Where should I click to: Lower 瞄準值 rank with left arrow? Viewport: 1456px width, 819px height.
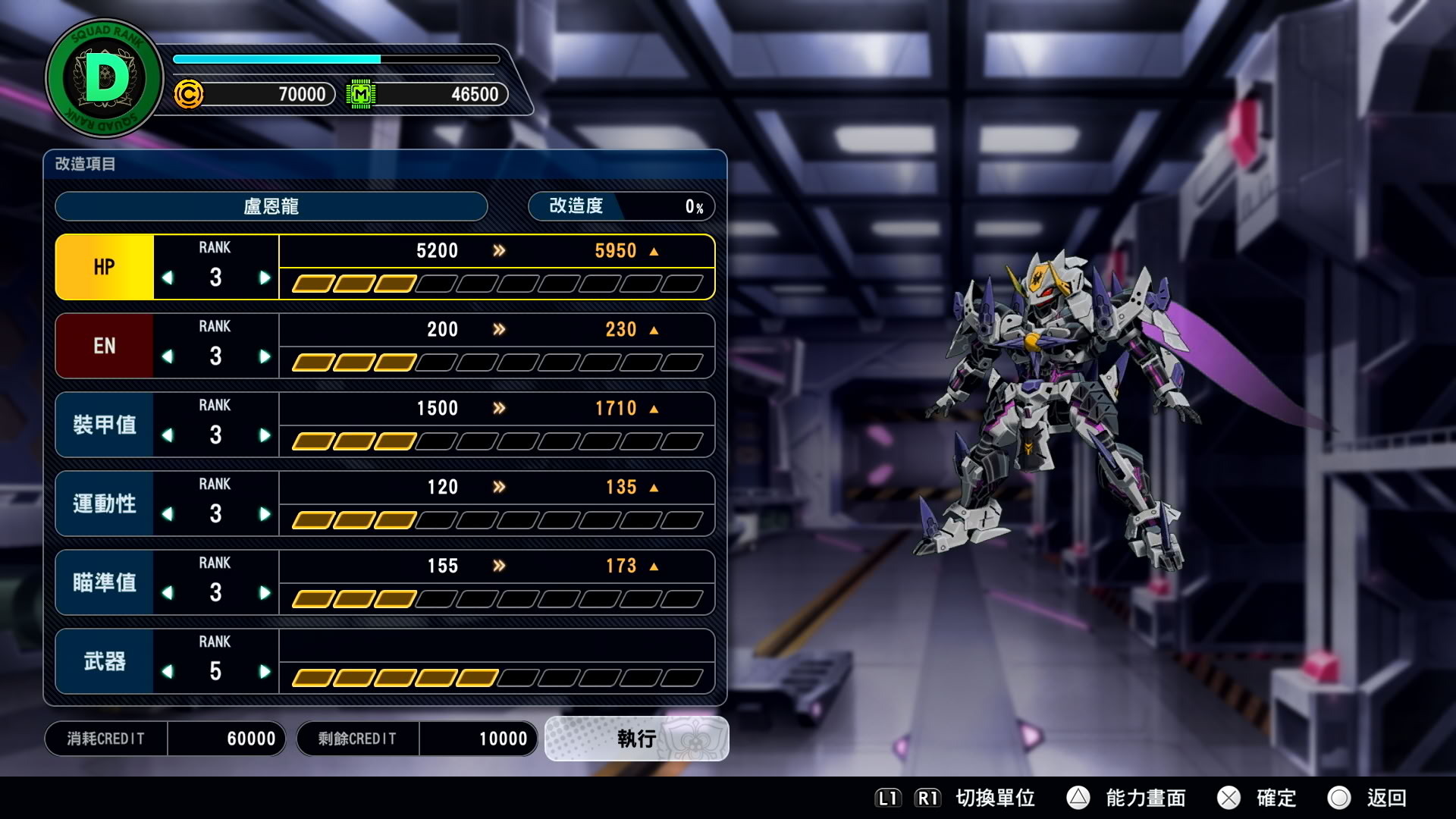pos(168,593)
